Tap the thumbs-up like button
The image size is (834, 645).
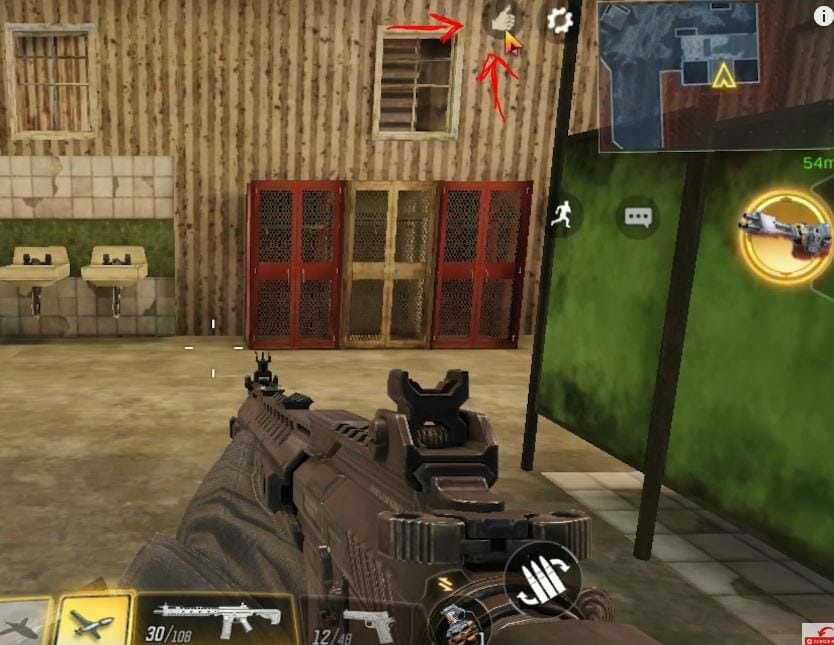coord(502,19)
